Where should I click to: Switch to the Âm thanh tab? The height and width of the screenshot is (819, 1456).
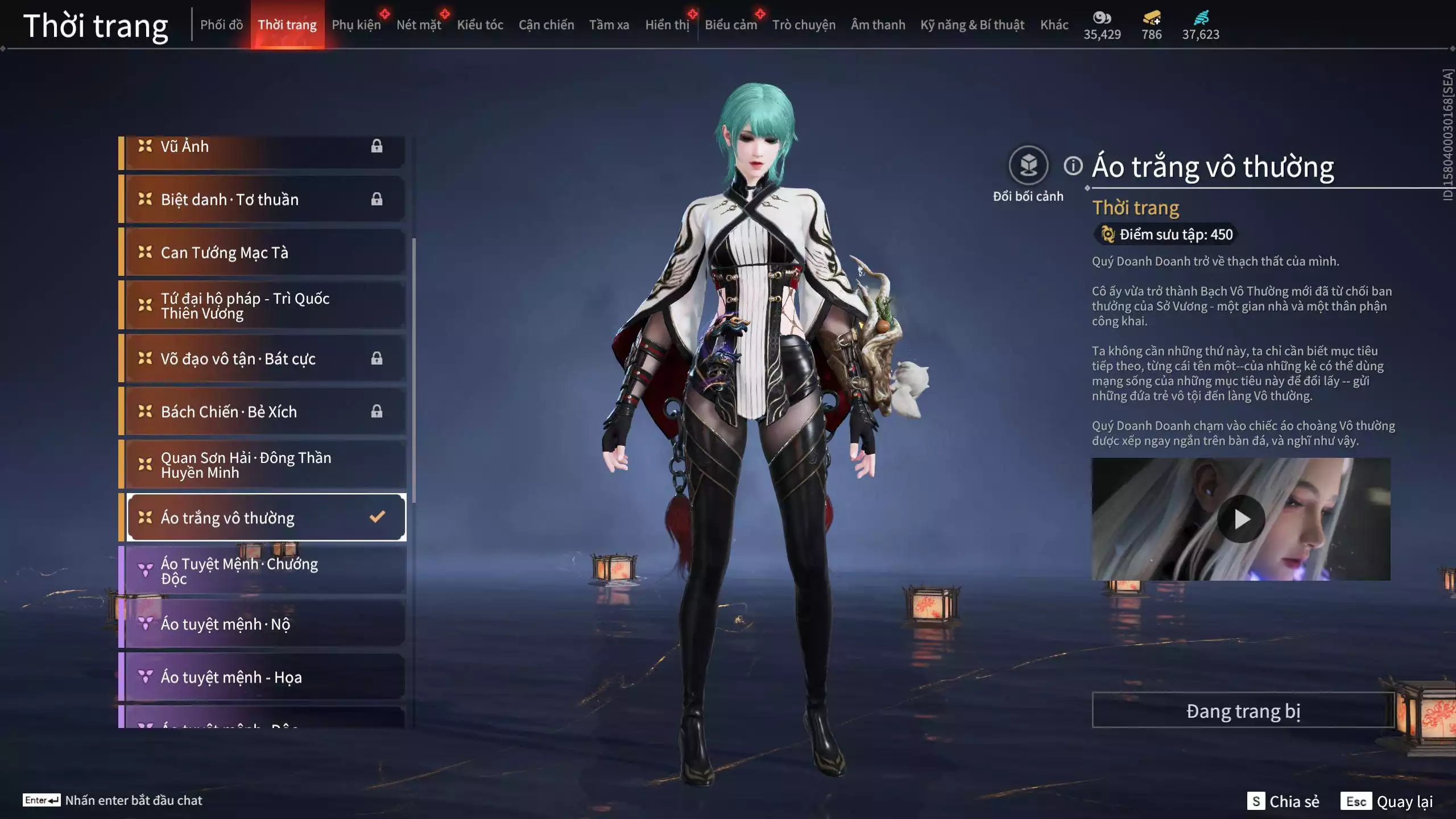click(878, 25)
